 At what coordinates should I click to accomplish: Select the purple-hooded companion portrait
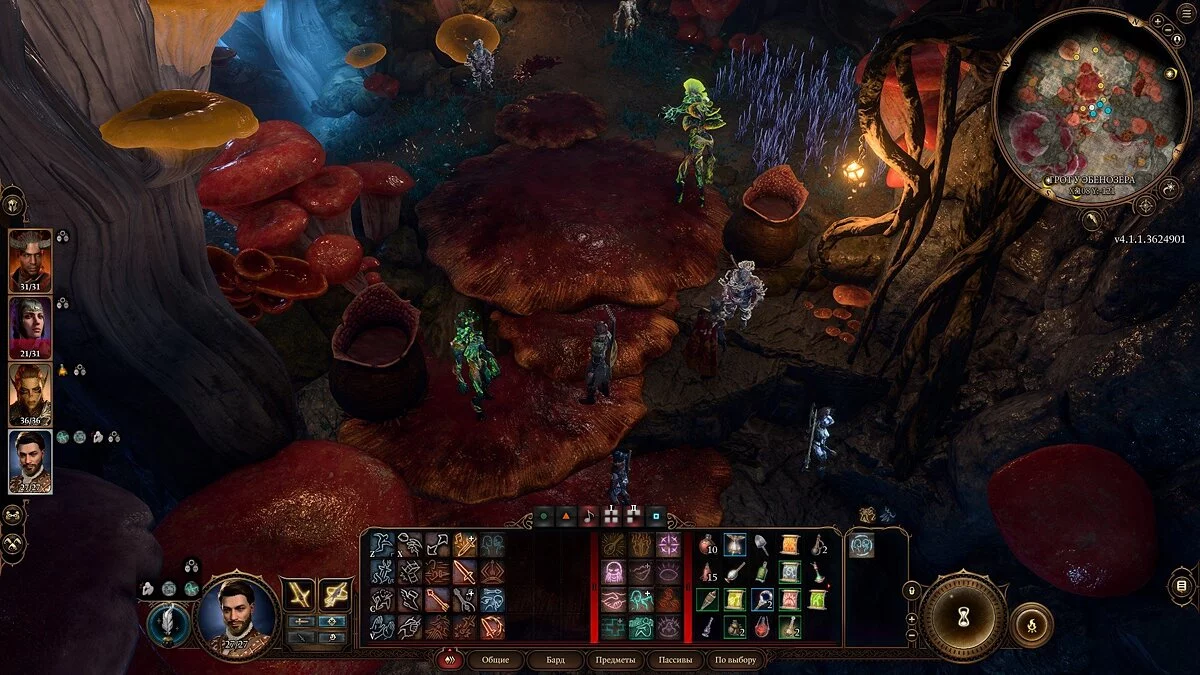[x=30, y=327]
